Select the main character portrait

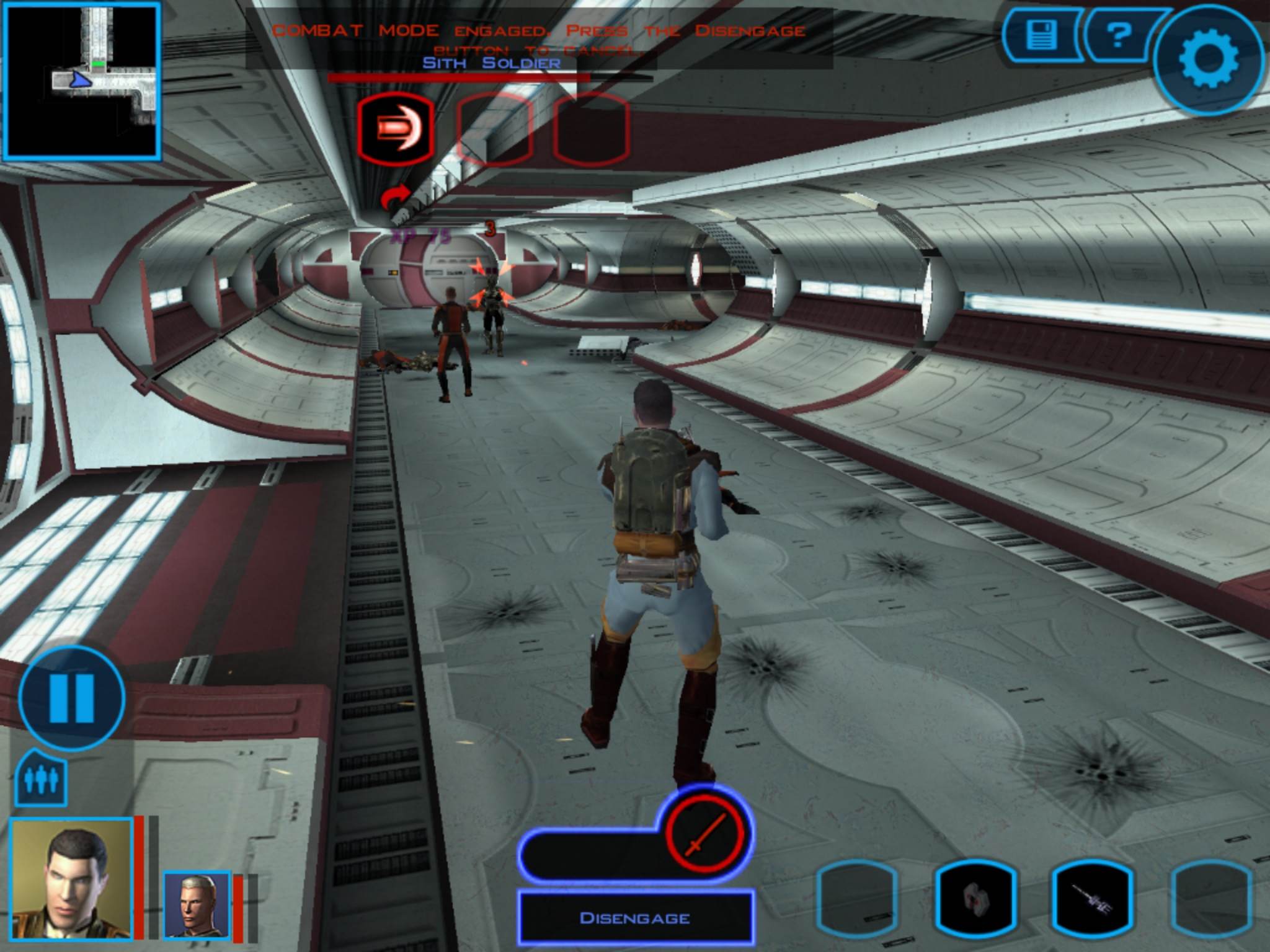[71, 878]
